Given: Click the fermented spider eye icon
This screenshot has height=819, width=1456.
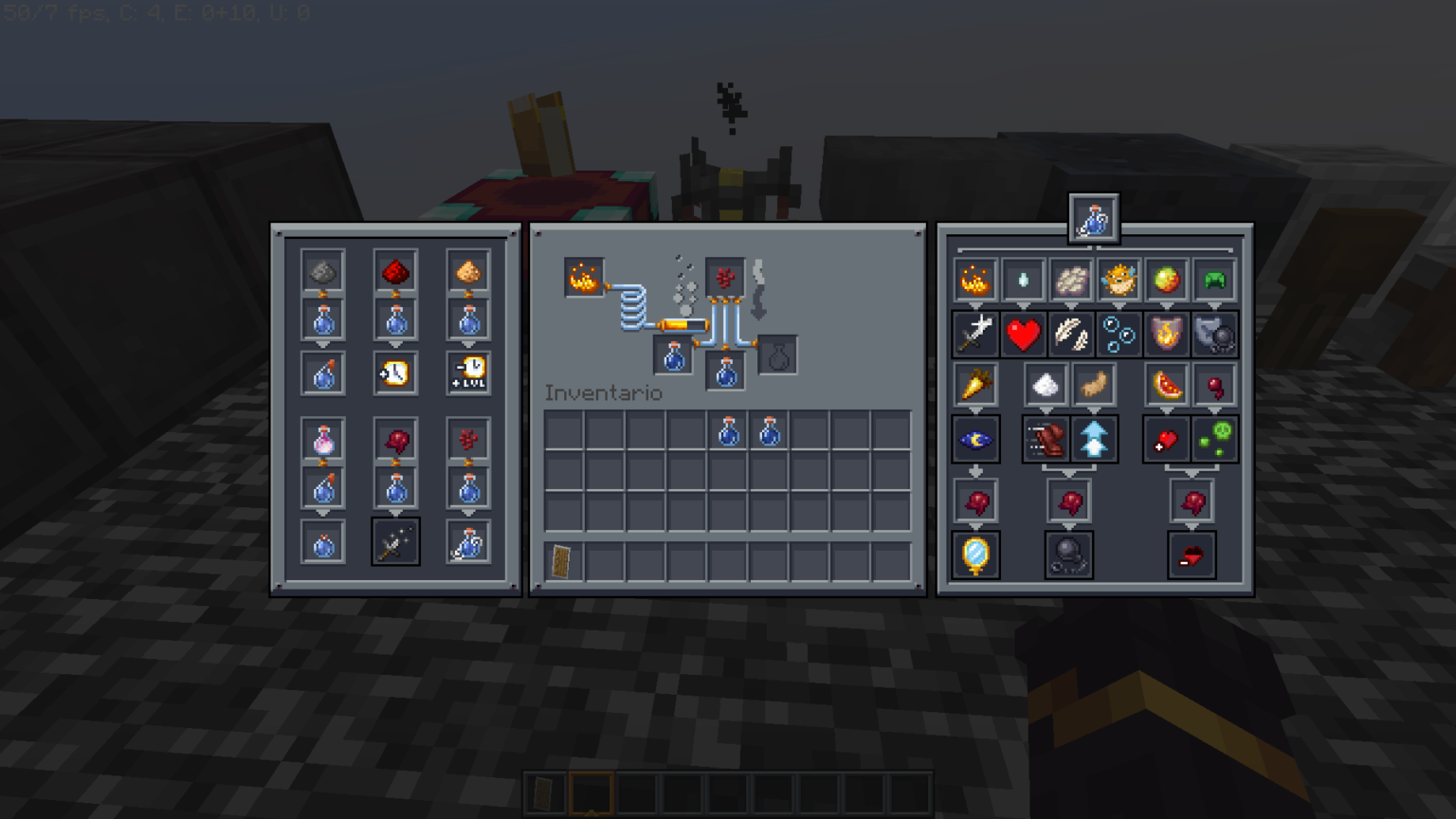Looking at the screenshot, I should 395,438.
